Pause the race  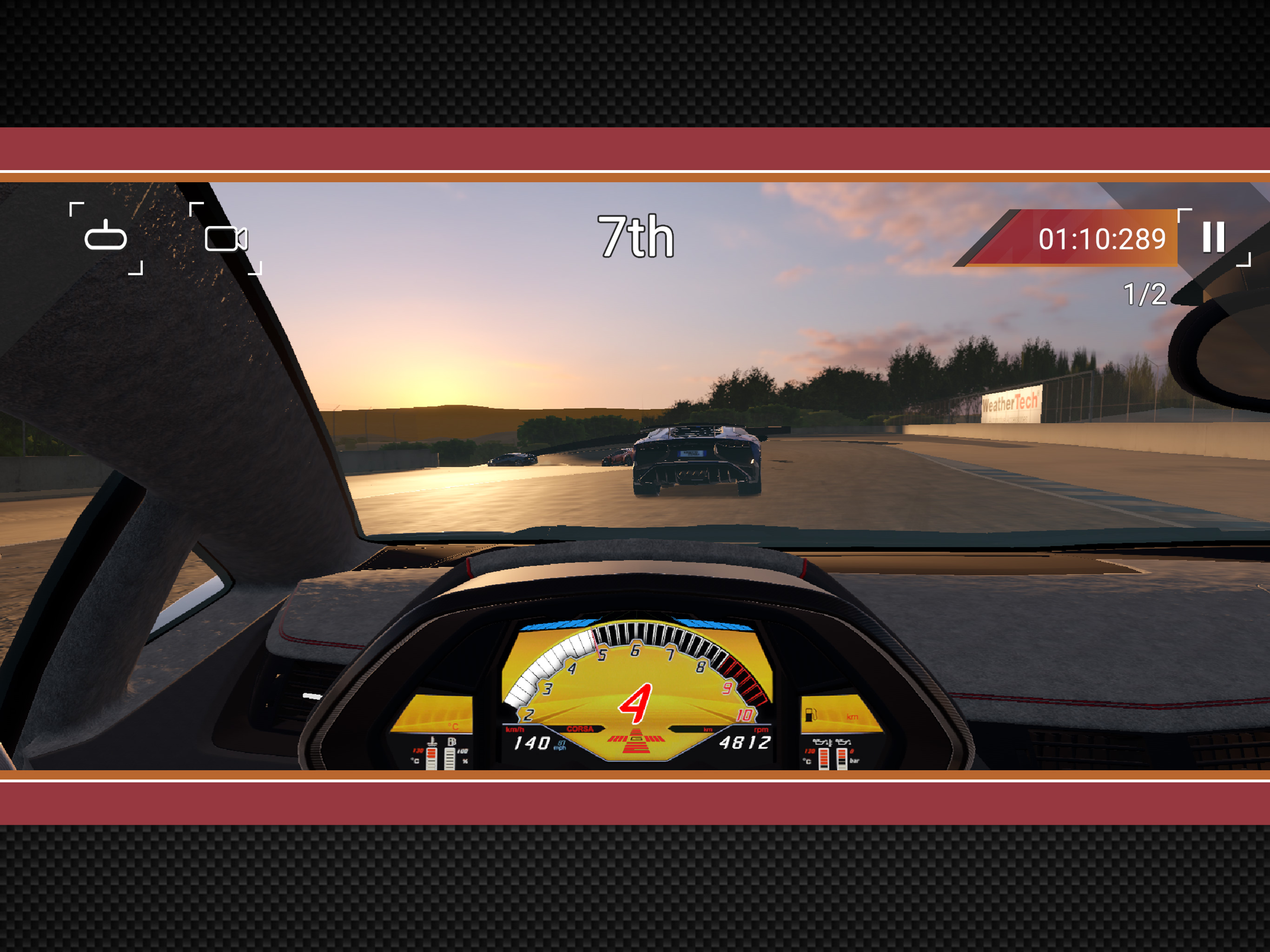[1213, 237]
